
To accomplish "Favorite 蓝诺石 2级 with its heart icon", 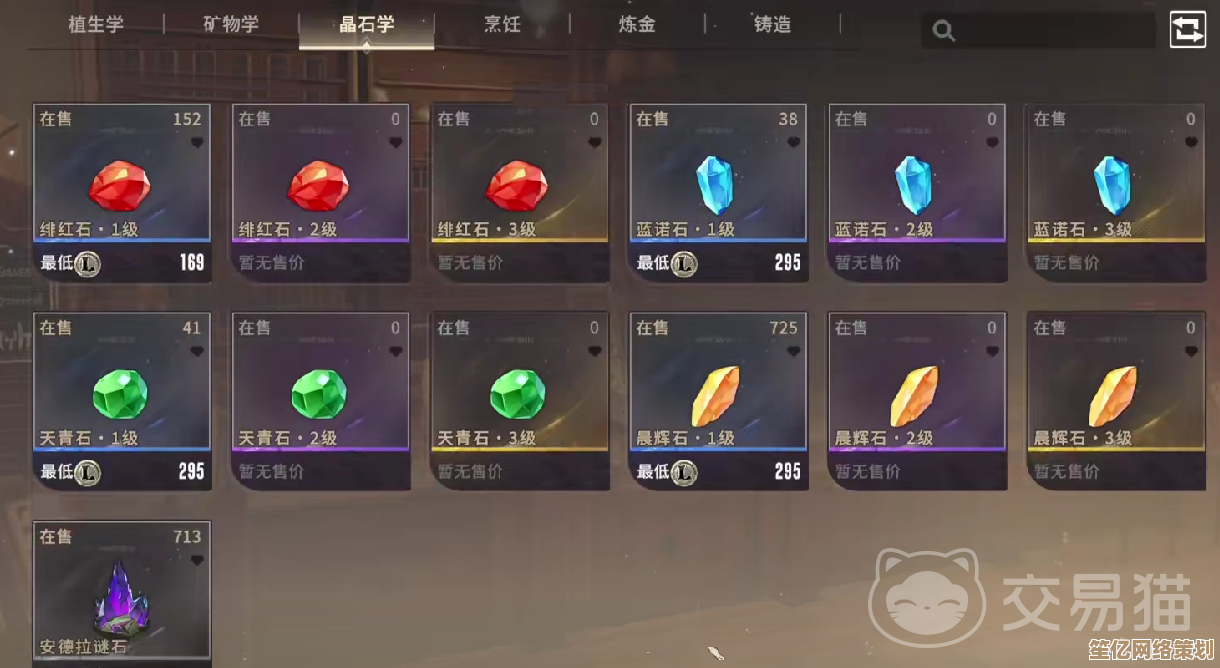I will (x=992, y=143).
